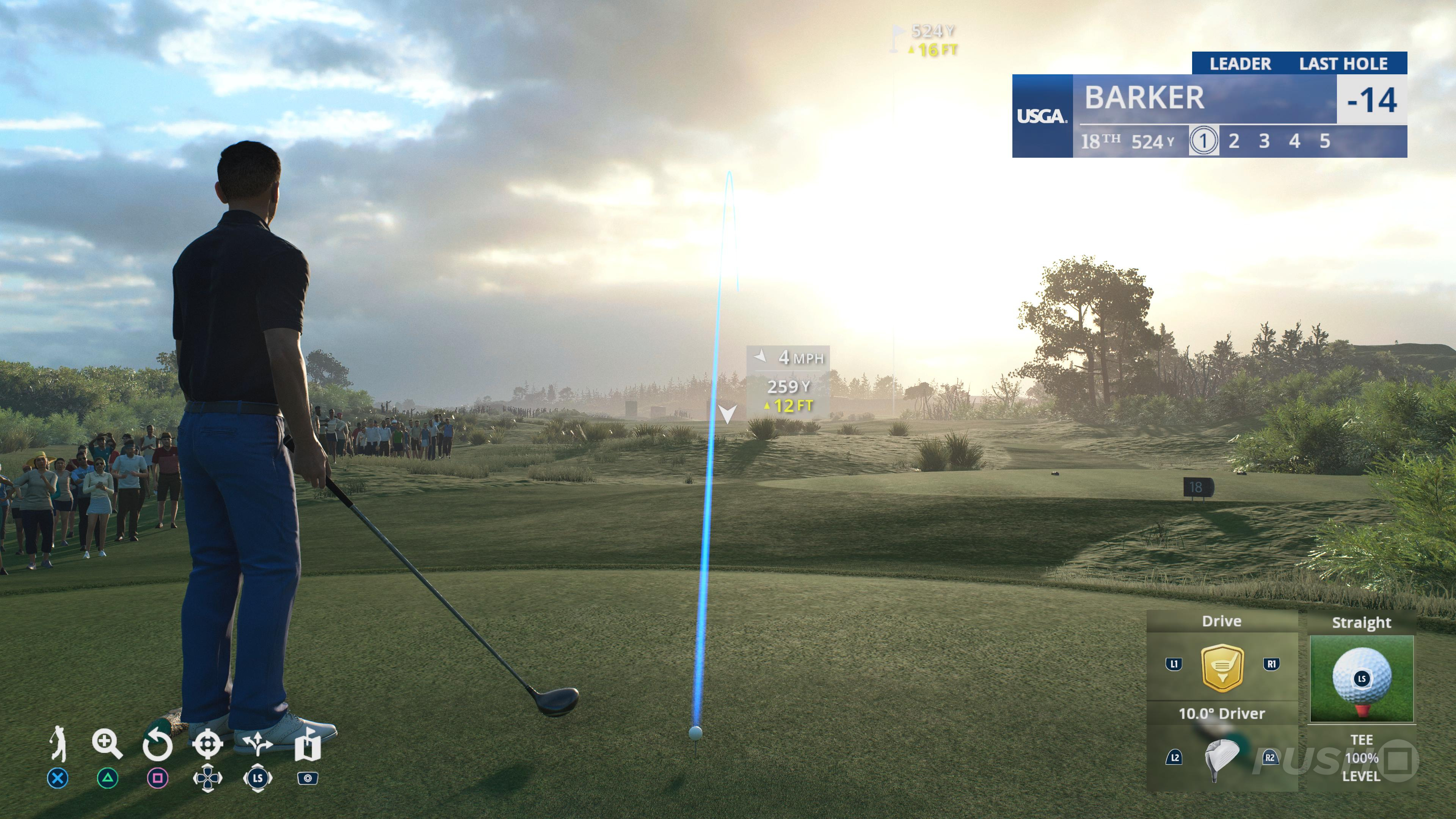
Task: Pick the 10.0° Driver club head
Action: [1221, 758]
